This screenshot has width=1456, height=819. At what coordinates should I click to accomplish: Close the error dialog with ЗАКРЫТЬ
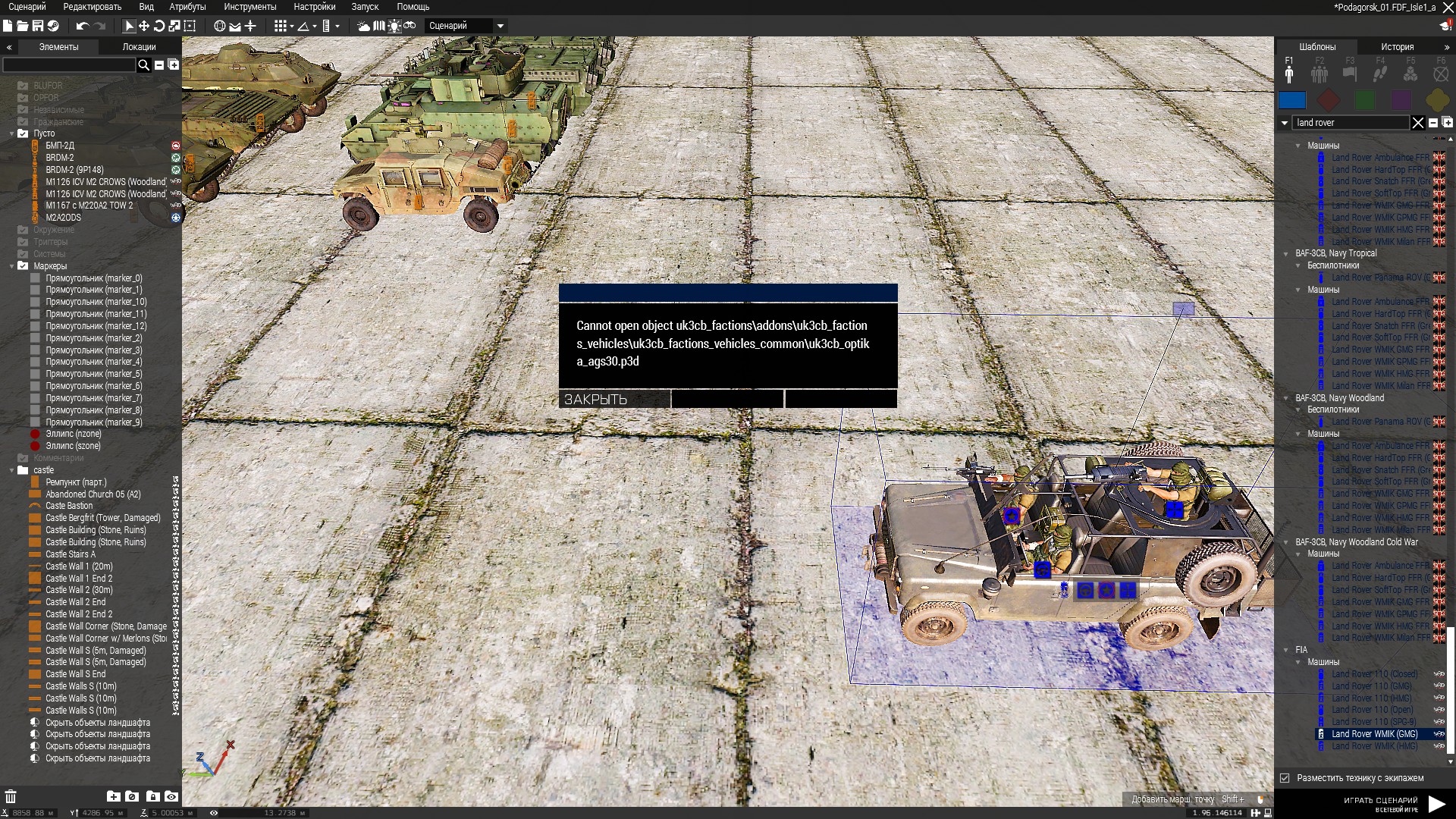[x=614, y=399]
